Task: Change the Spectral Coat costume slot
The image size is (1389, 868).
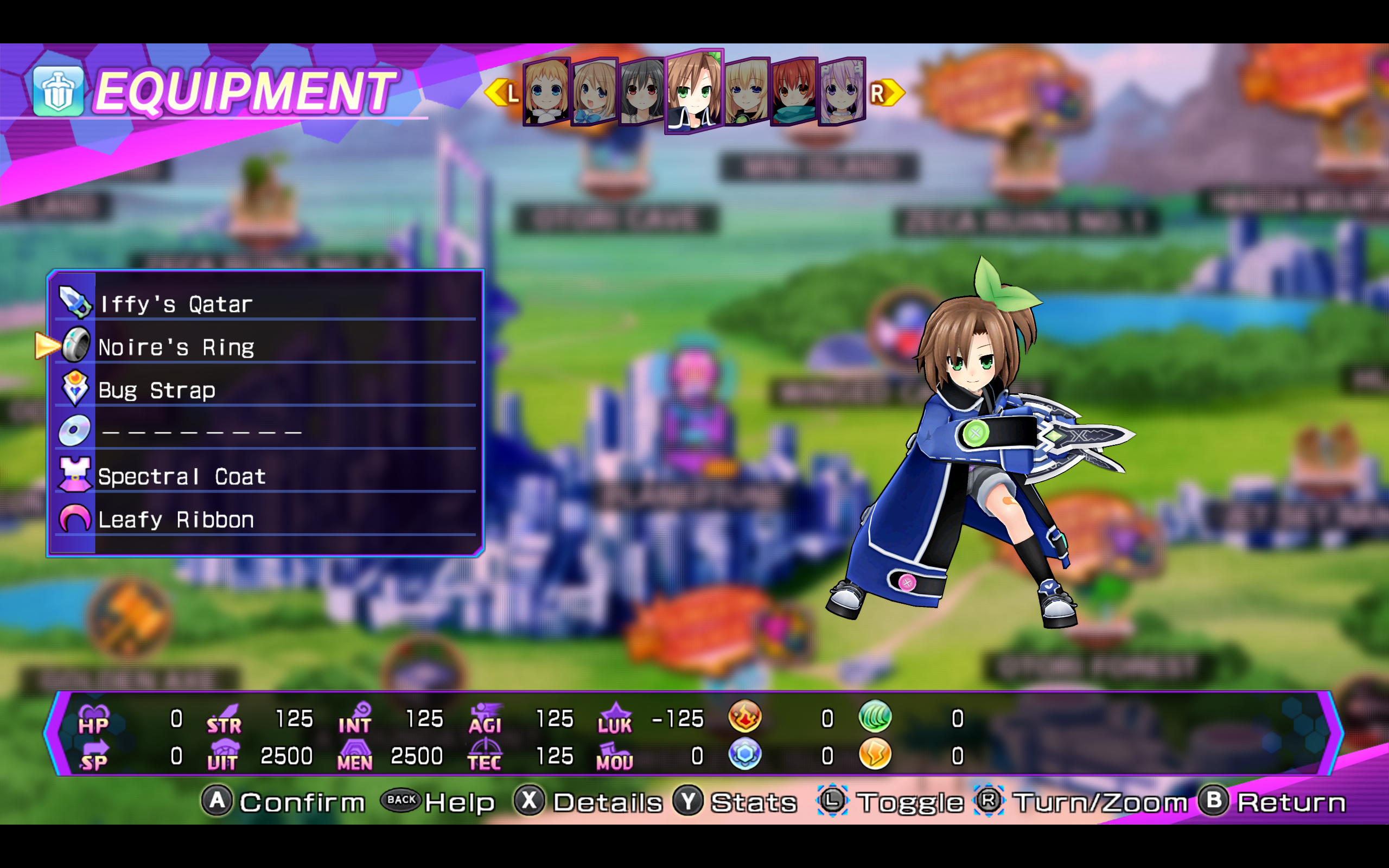Action: tap(265, 476)
